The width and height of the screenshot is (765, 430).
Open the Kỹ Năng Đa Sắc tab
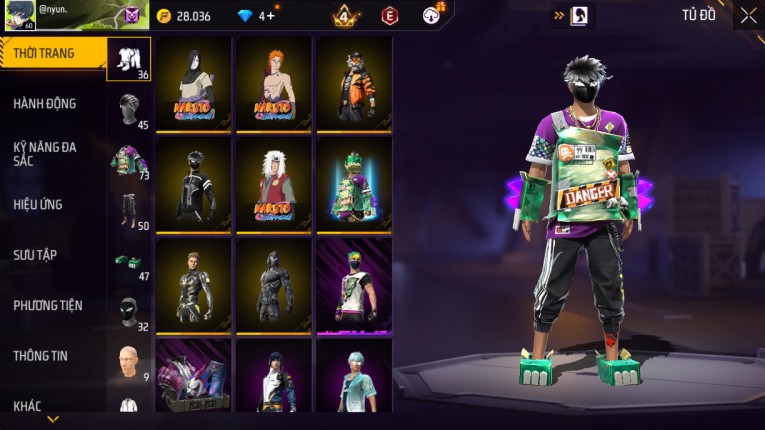[46, 153]
